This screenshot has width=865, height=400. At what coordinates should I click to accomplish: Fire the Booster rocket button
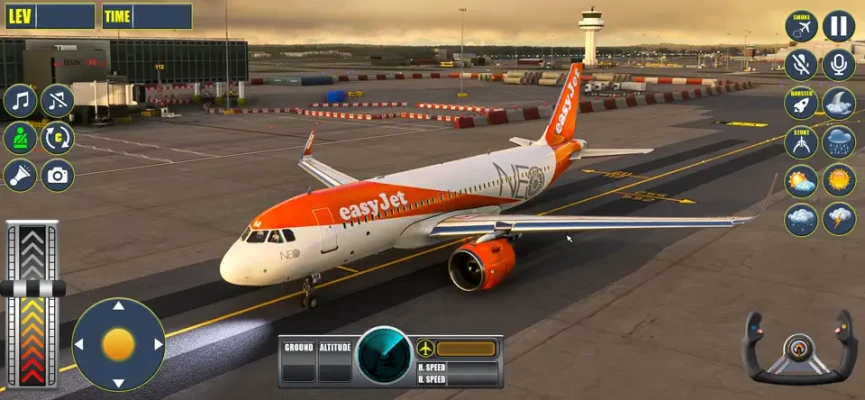coord(801,103)
